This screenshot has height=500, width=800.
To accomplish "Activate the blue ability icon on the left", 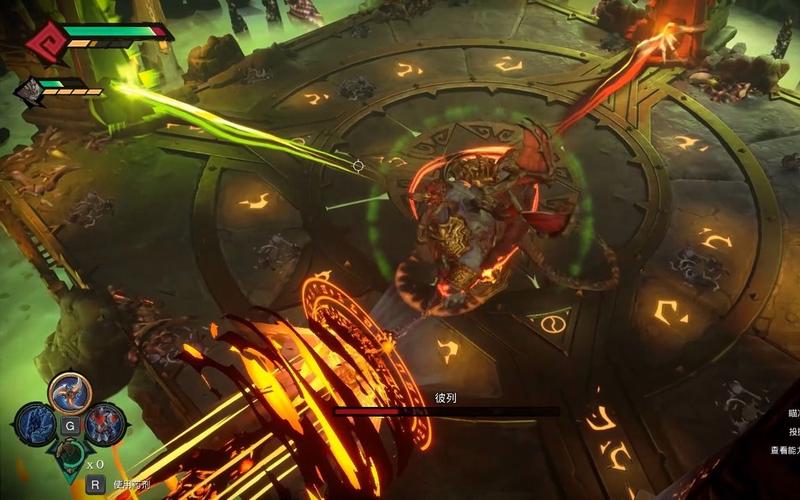I will 35,424.
